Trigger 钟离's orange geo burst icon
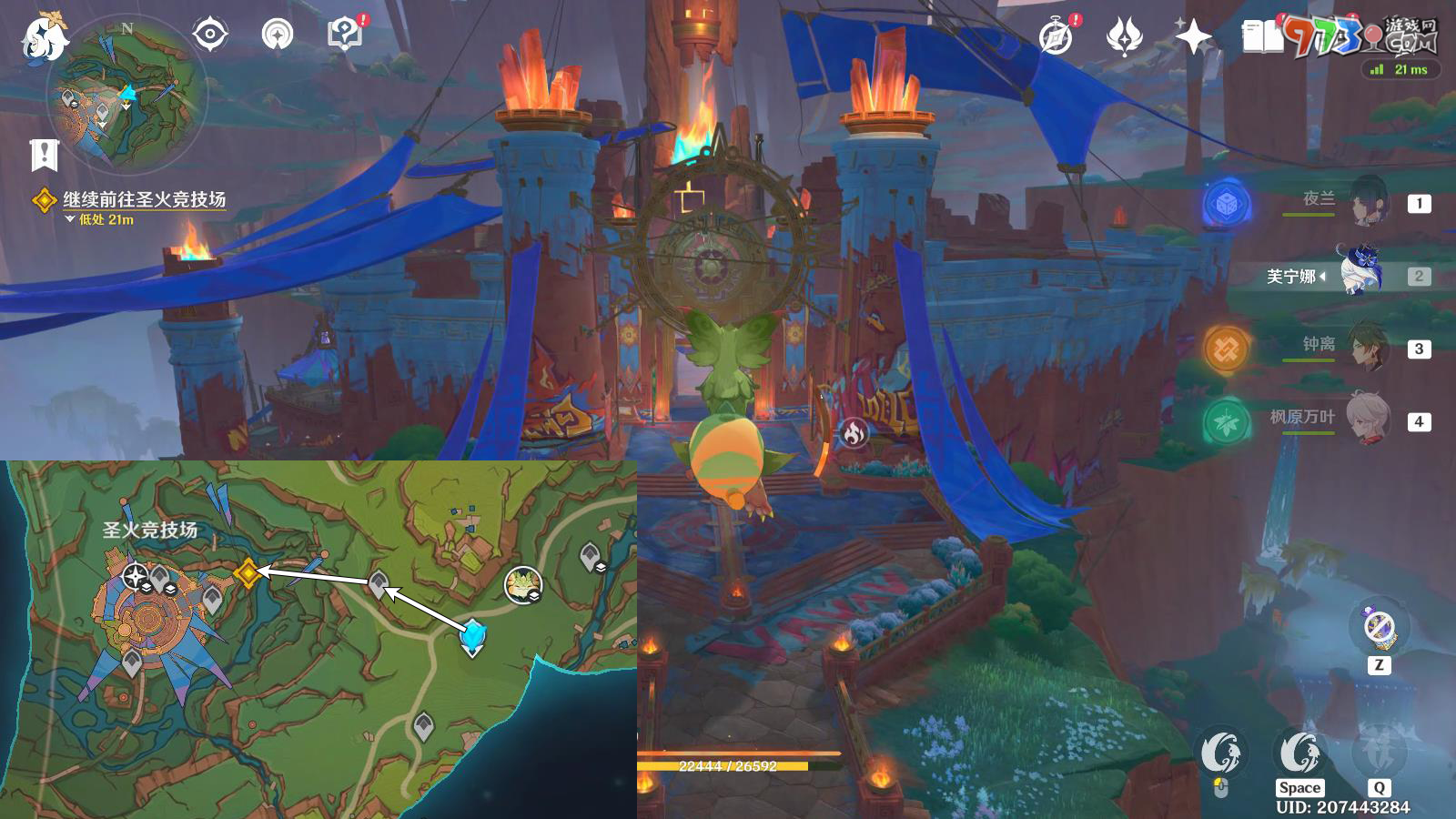Screen dimensions: 1456x819 pyautogui.click(x=1226, y=349)
